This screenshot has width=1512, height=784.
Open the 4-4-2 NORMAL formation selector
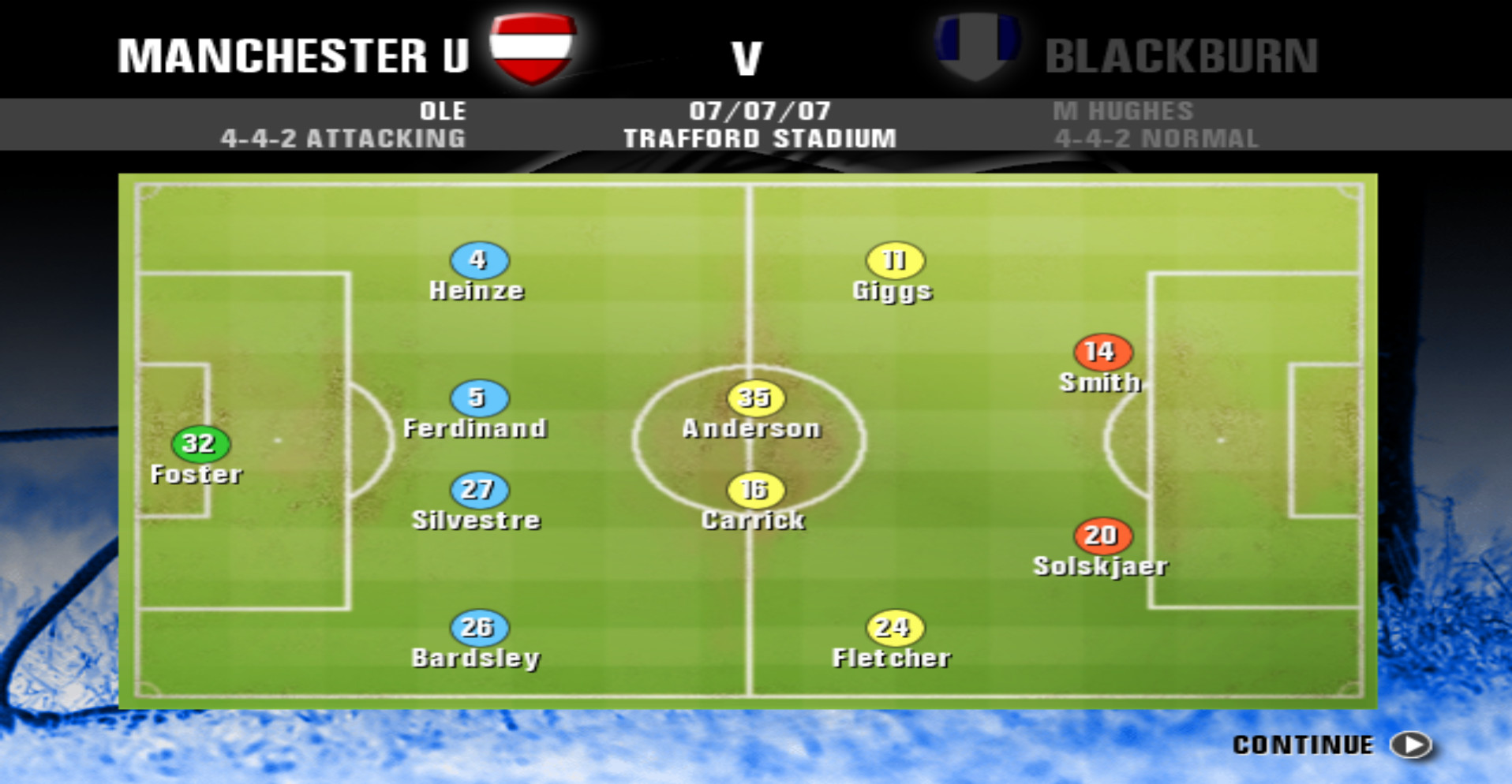click(1158, 139)
